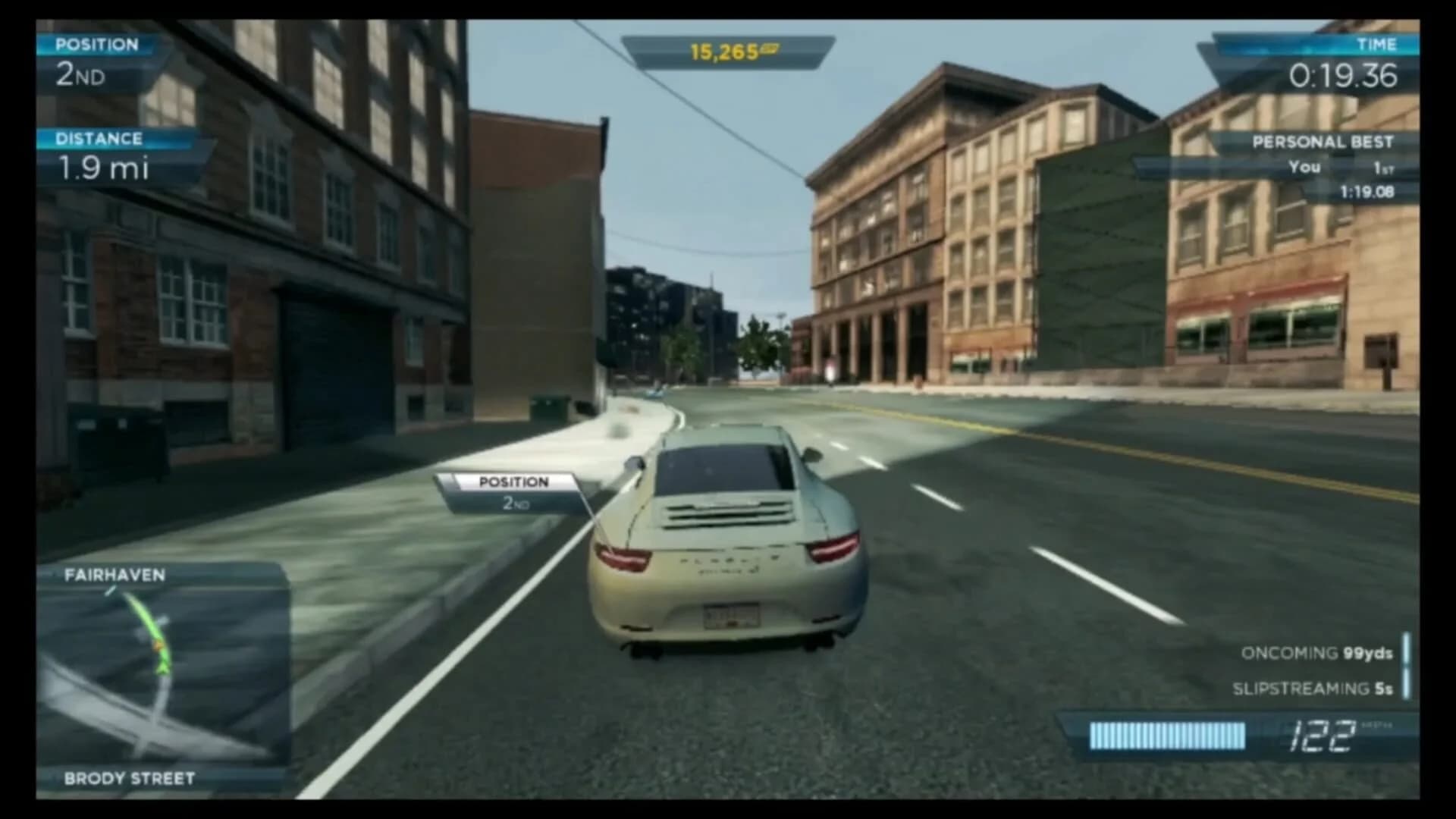The width and height of the screenshot is (1456, 819).
Task: Click the POSITION callout above the car
Action: coord(513,482)
